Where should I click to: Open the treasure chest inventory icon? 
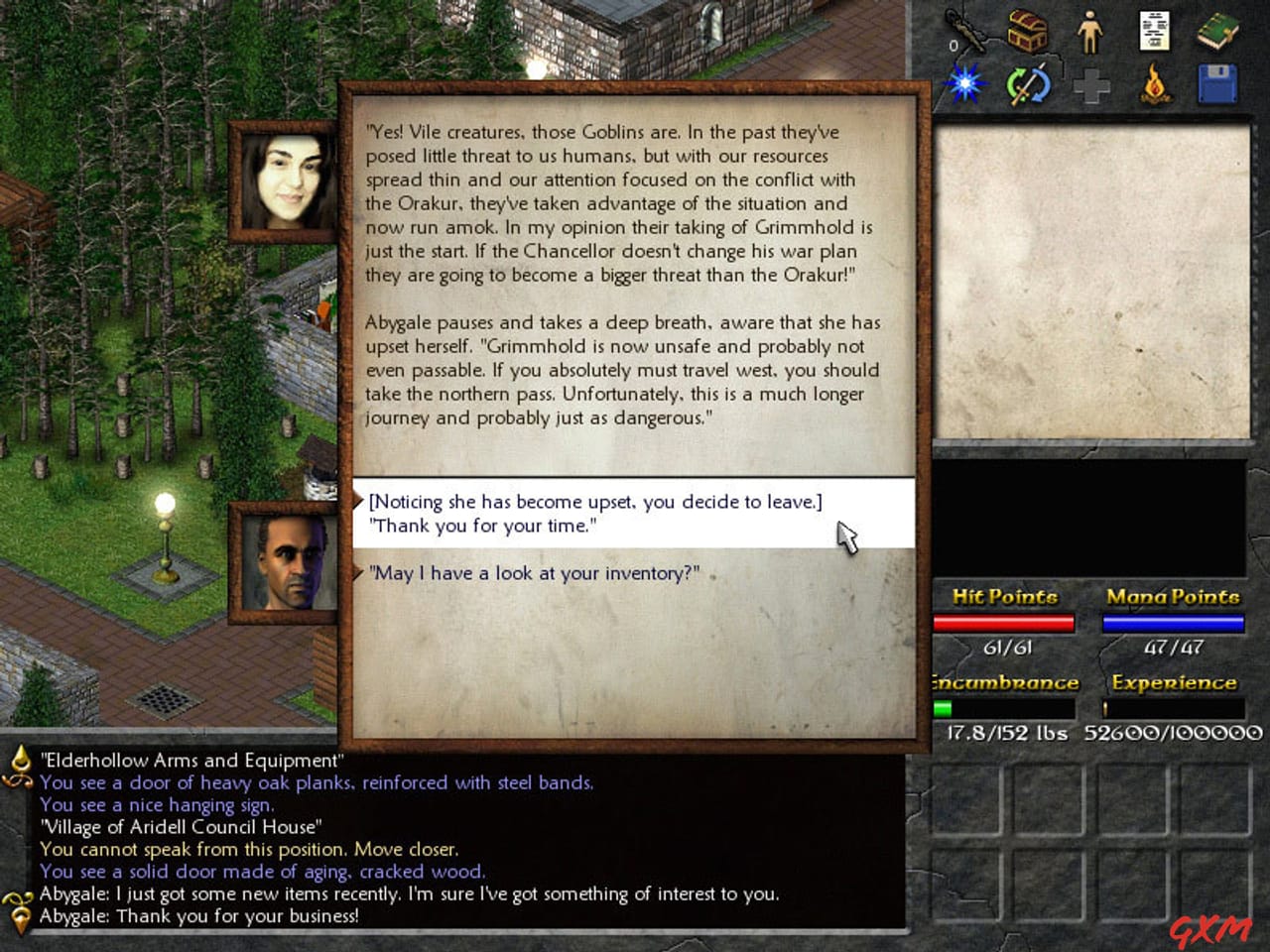tap(1029, 30)
